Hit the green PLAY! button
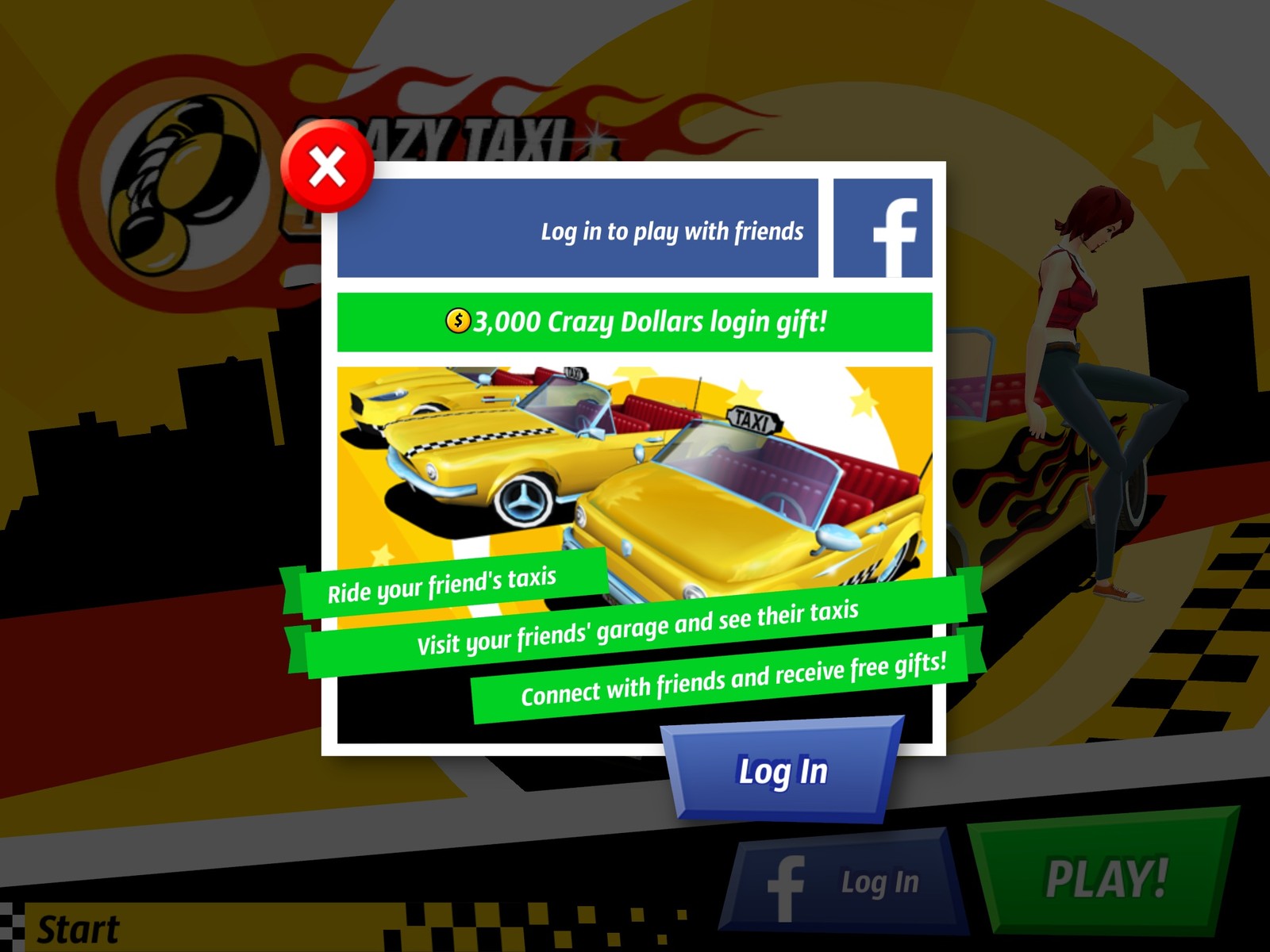The height and width of the screenshot is (952, 1270). click(x=1103, y=877)
